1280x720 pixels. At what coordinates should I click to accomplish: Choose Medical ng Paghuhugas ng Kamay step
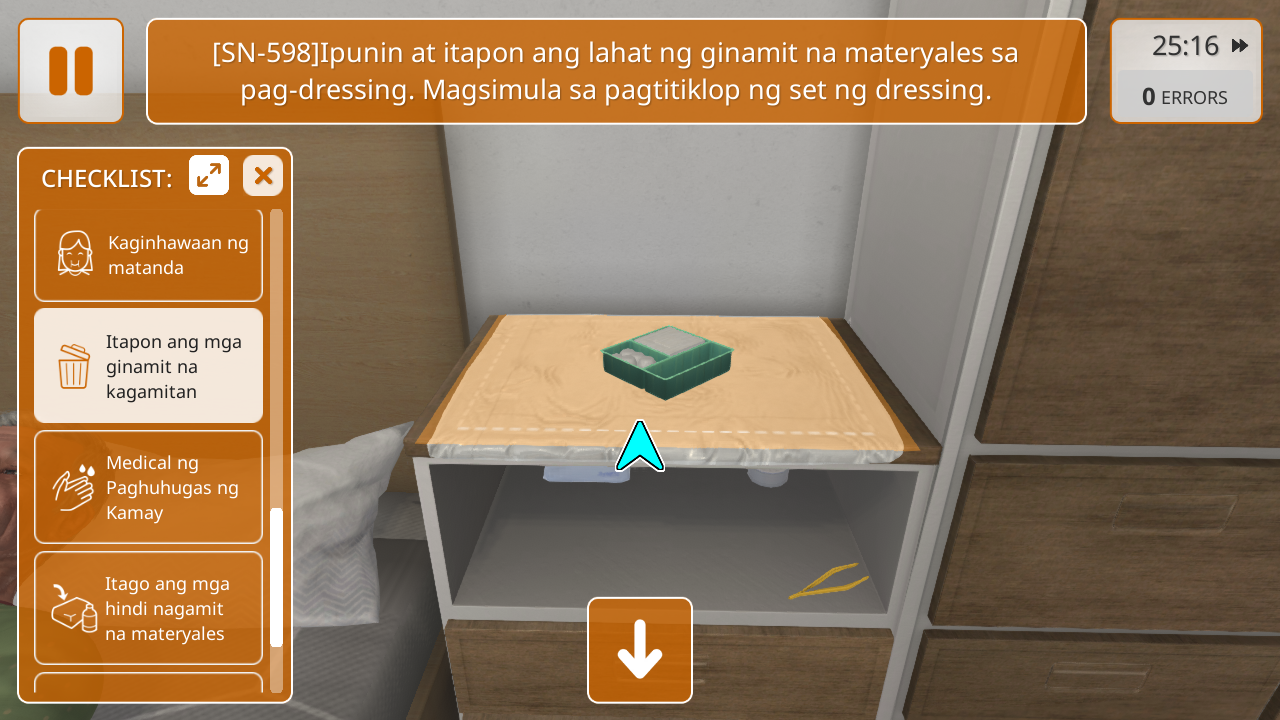pyautogui.click(x=148, y=487)
